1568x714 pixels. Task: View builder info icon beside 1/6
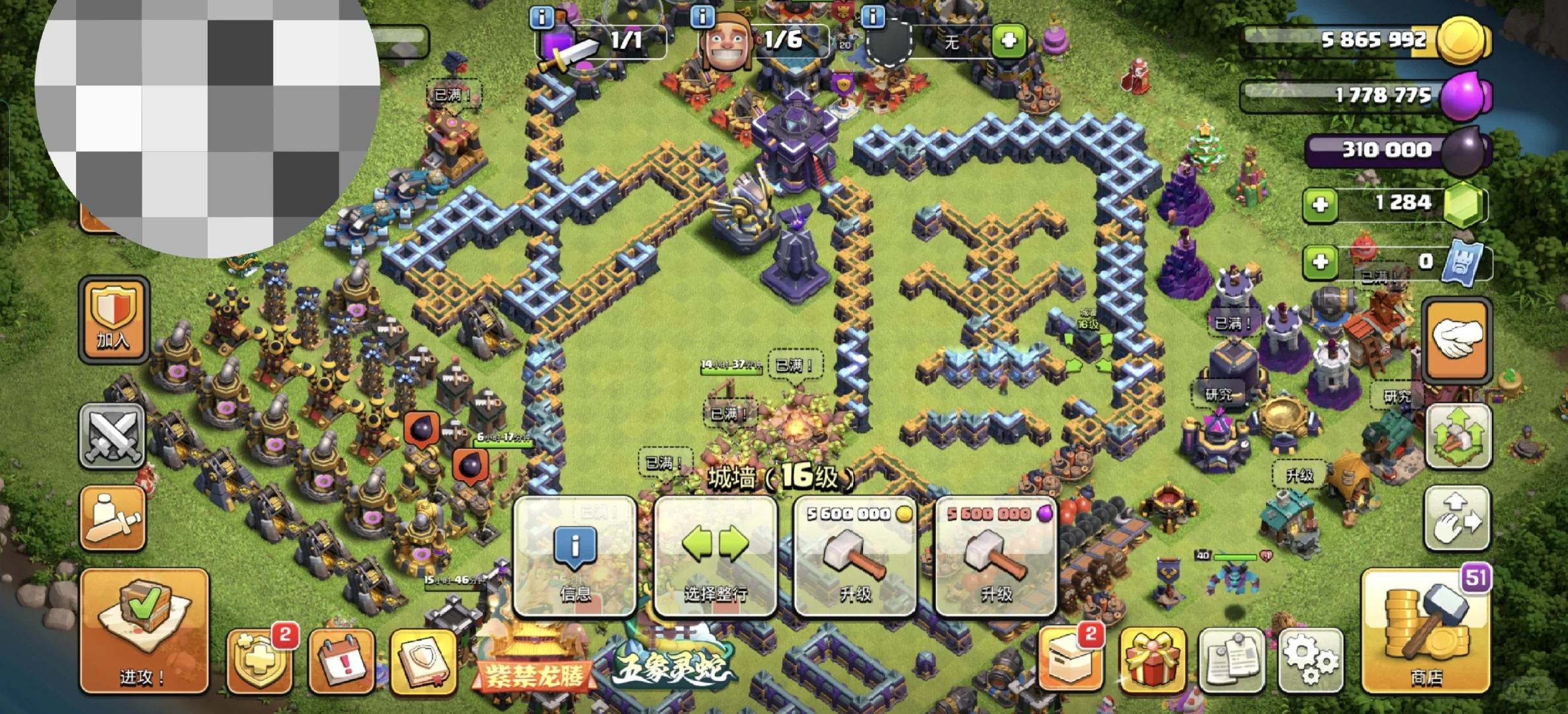[702, 16]
